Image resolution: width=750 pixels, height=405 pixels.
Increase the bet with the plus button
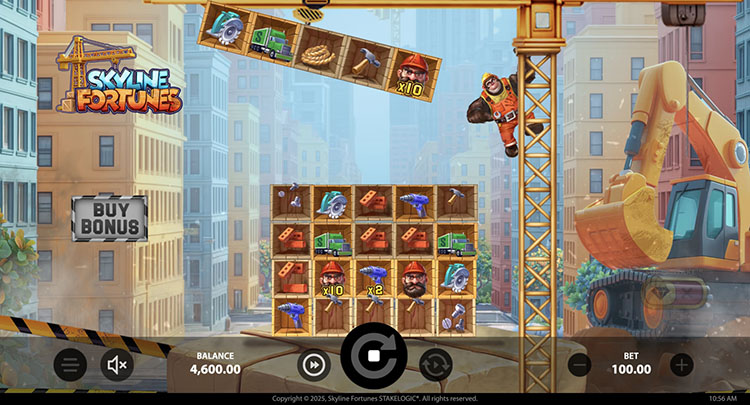681,364
